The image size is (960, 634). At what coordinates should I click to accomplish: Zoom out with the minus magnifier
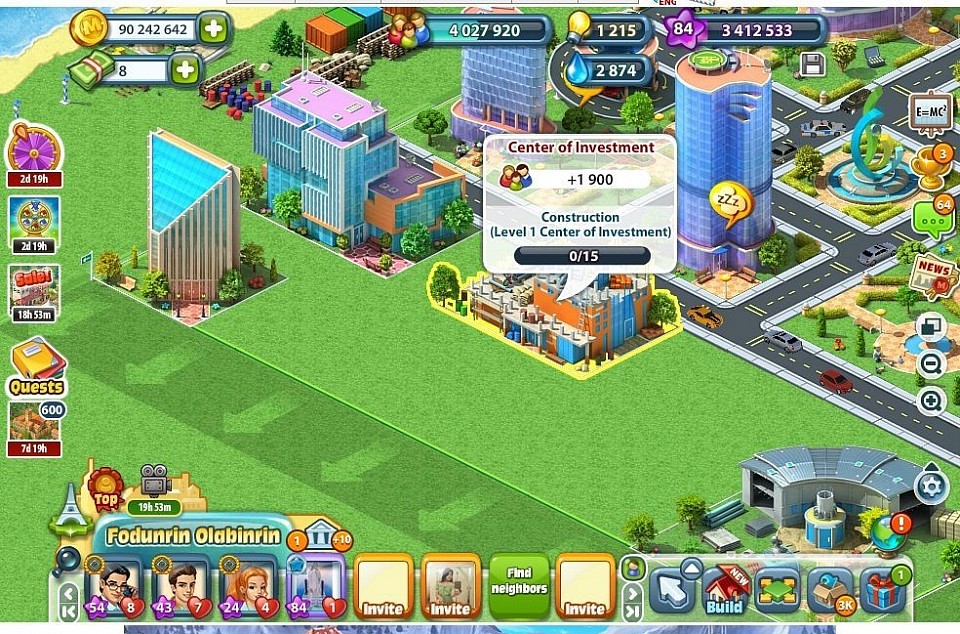click(x=931, y=364)
